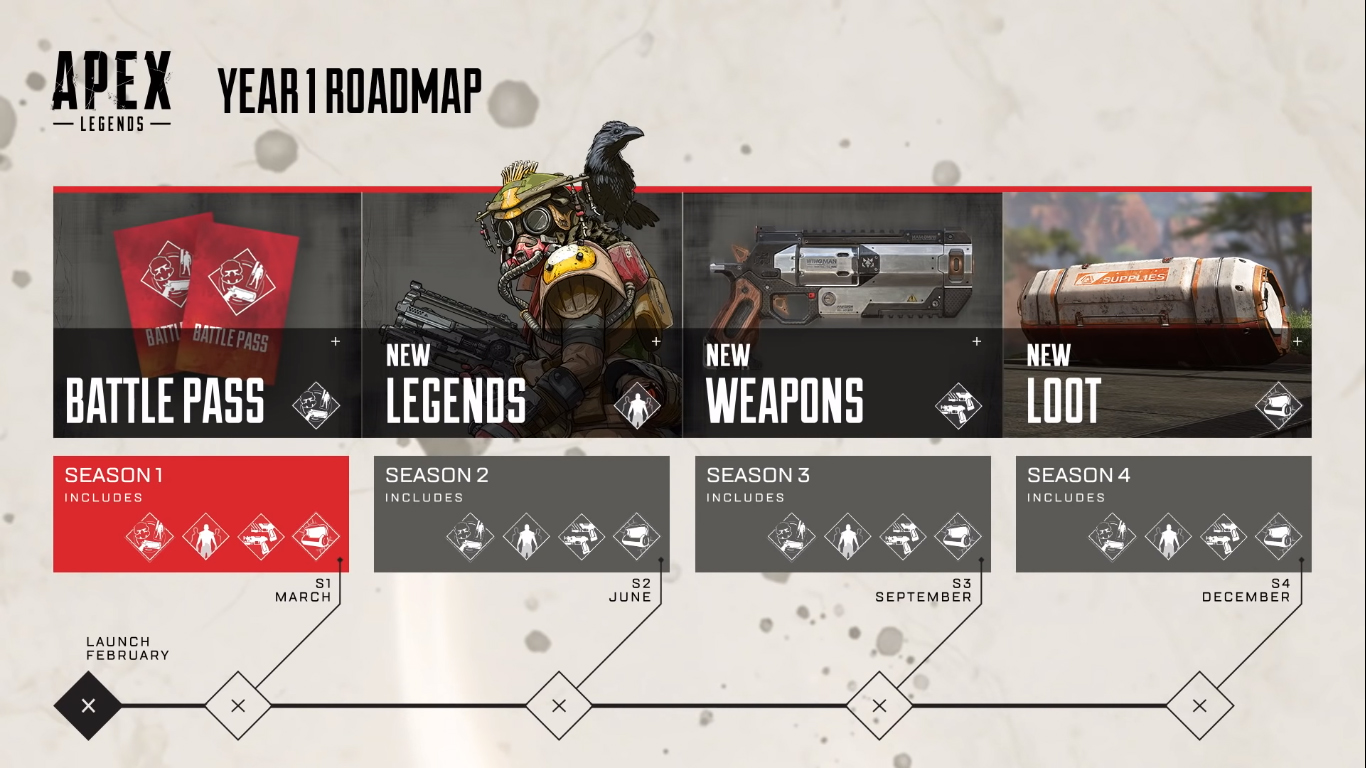Screen dimensions: 1366x768
Task: Open the Battle Pass panel
Action: click(x=207, y=315)
